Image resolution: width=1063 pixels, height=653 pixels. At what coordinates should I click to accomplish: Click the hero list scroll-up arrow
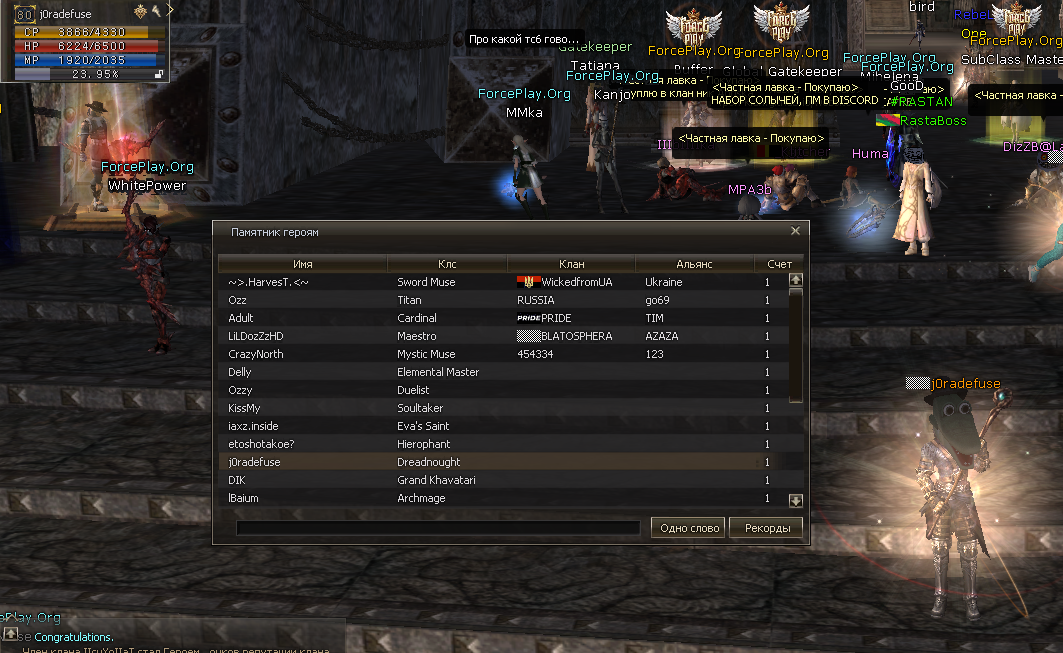coord(796,280)
